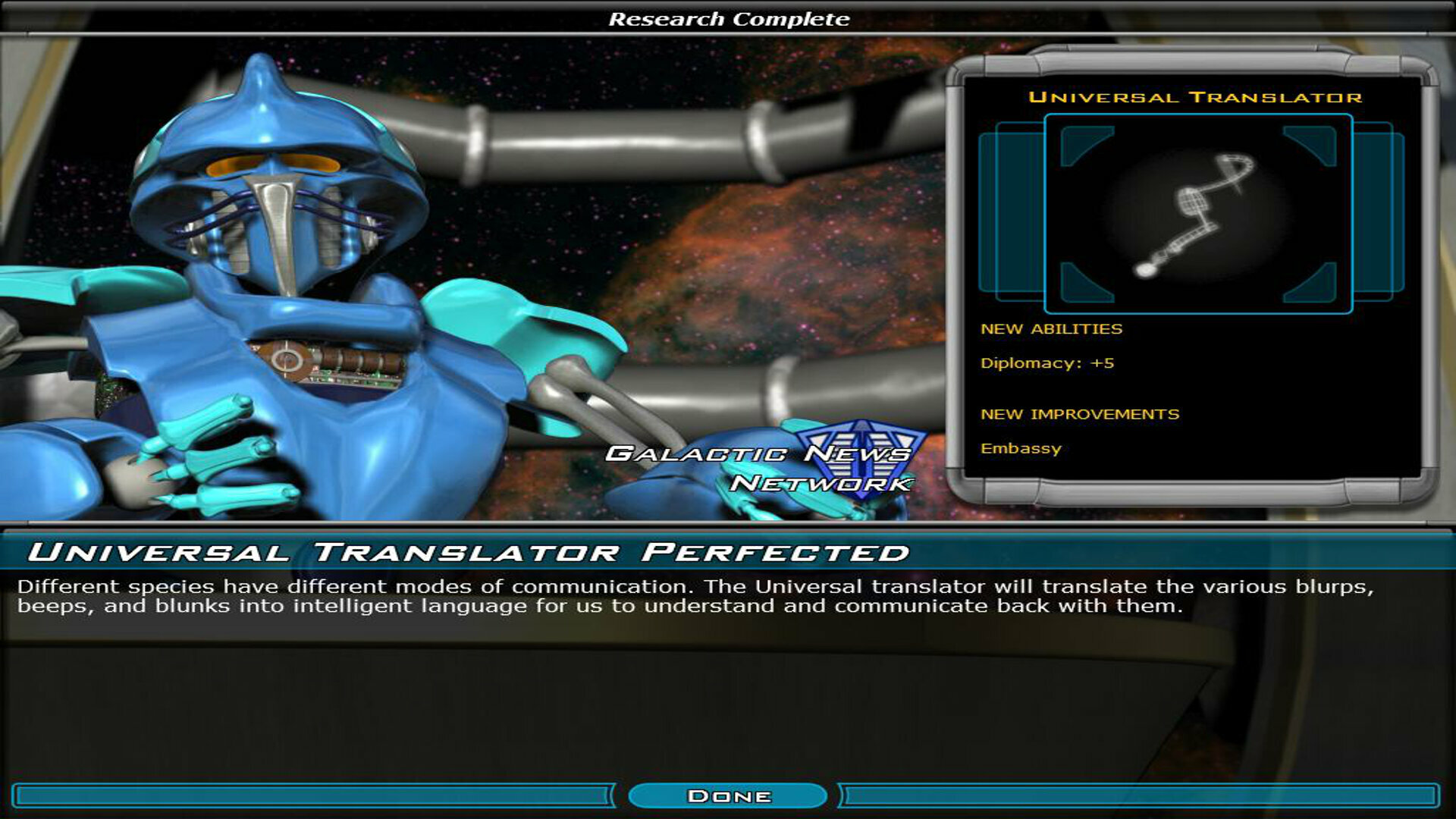
Task: Toggle the NEW IMPROVEMENTS section
Action: click(1081, 414)
